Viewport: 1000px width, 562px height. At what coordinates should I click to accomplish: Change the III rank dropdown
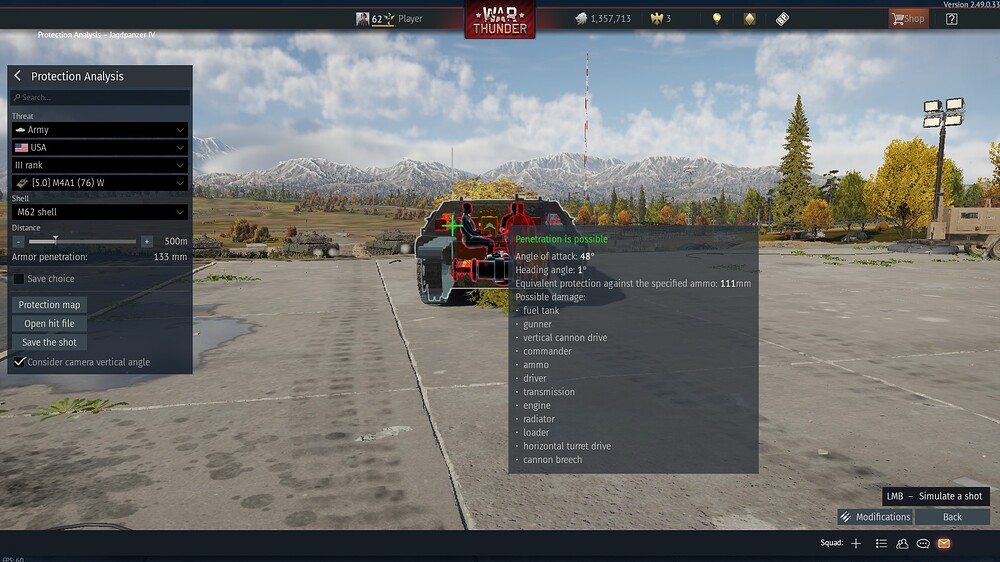click(x=99, y=165)
